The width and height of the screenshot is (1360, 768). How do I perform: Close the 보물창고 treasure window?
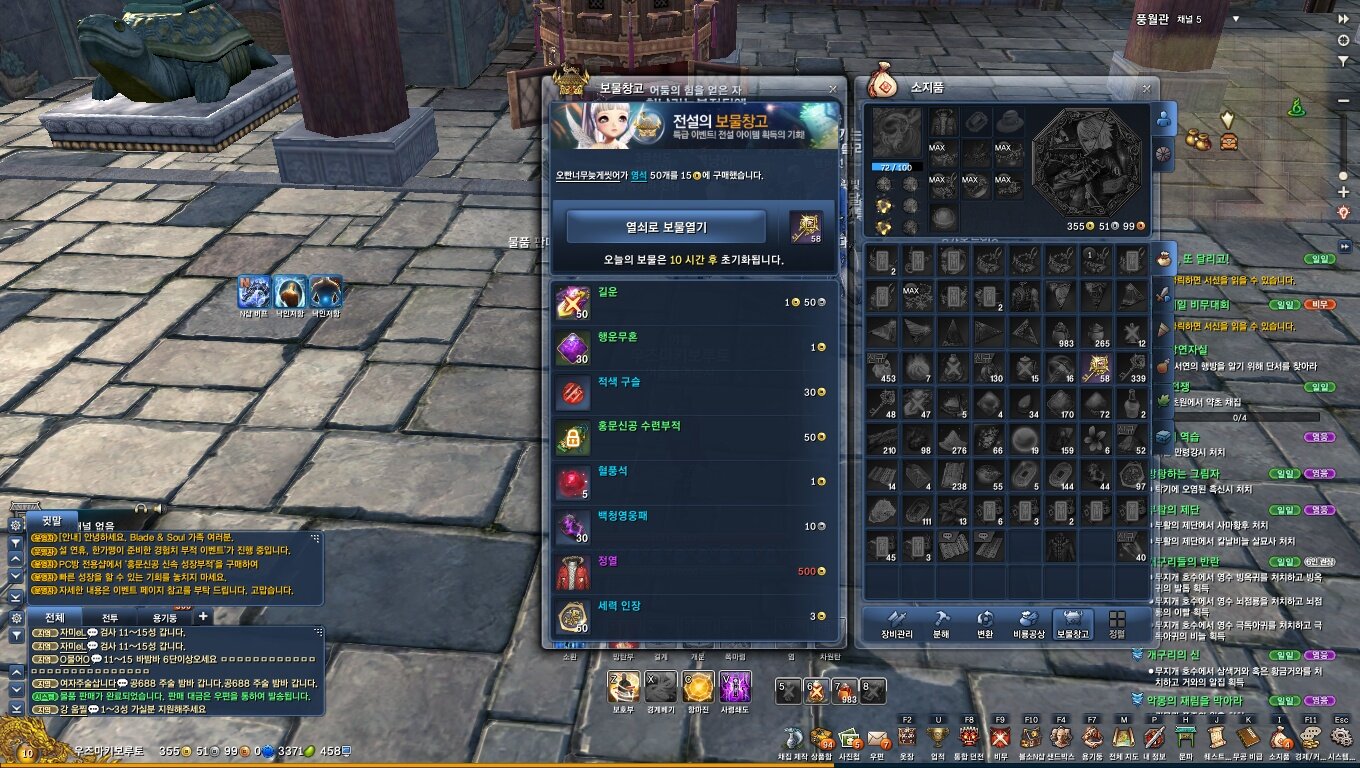point(832,88)
